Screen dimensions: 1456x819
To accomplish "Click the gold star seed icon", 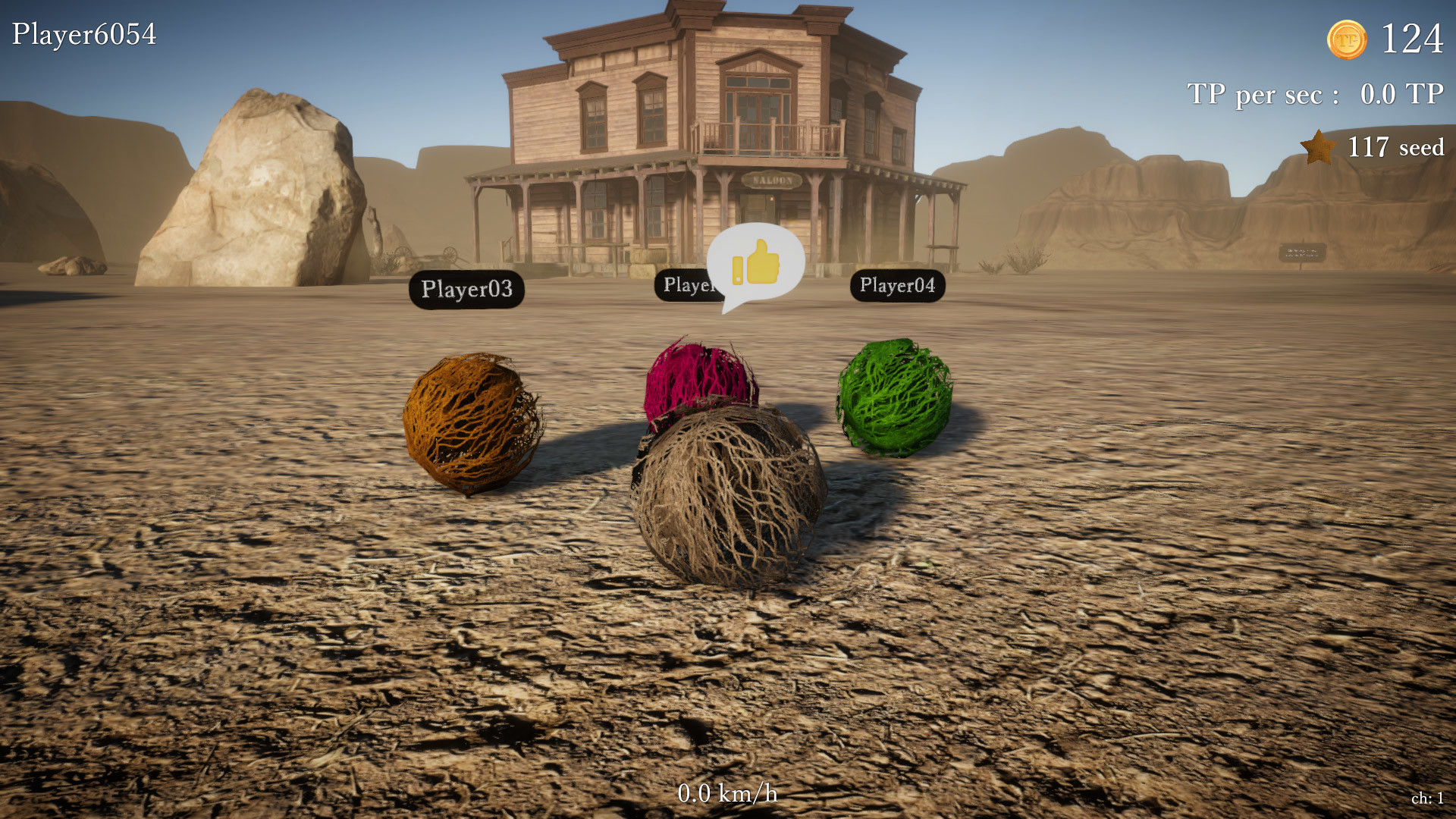I will 1317,146.
